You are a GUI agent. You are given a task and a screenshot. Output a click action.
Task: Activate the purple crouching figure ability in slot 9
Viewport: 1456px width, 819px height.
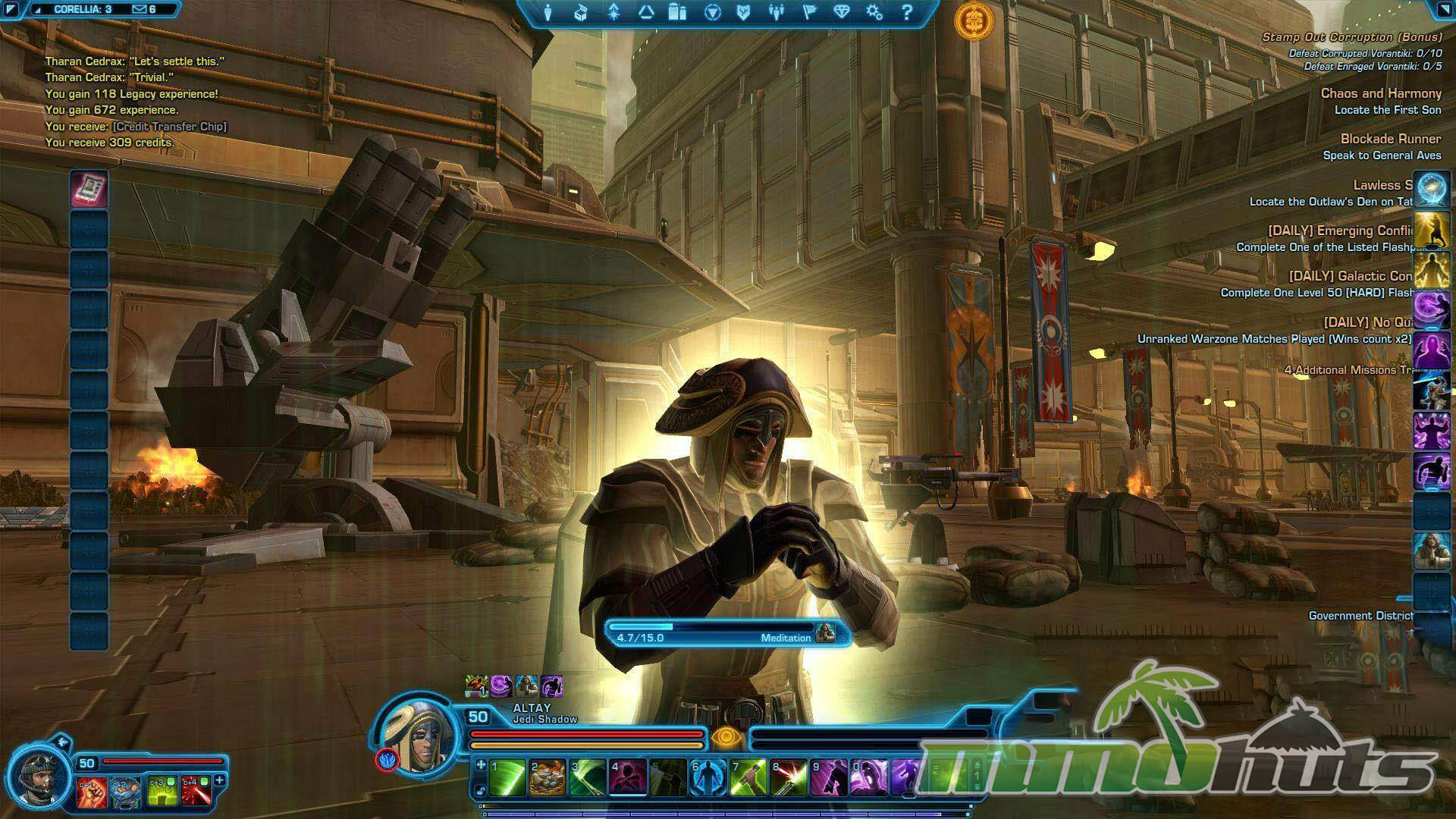click(829, 778)
